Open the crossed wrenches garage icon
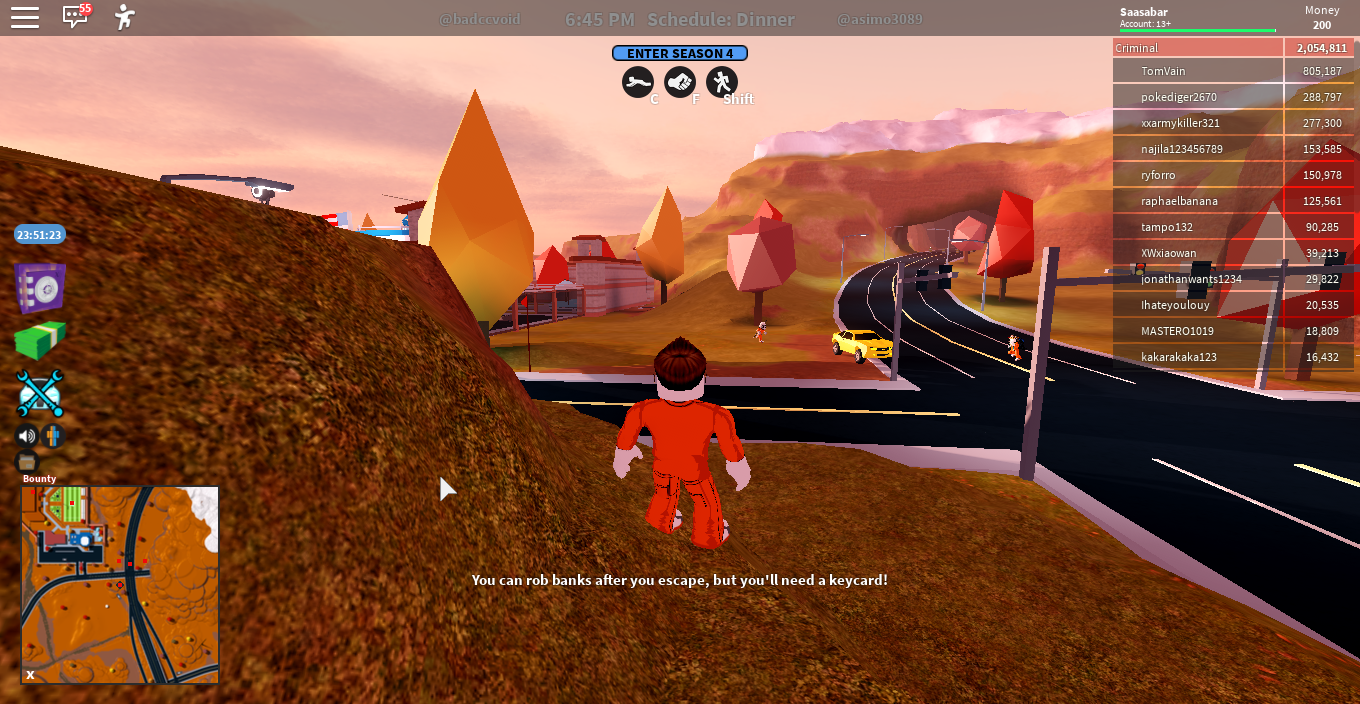Viewport: 1360px width, 704px height. coord(40,393)
